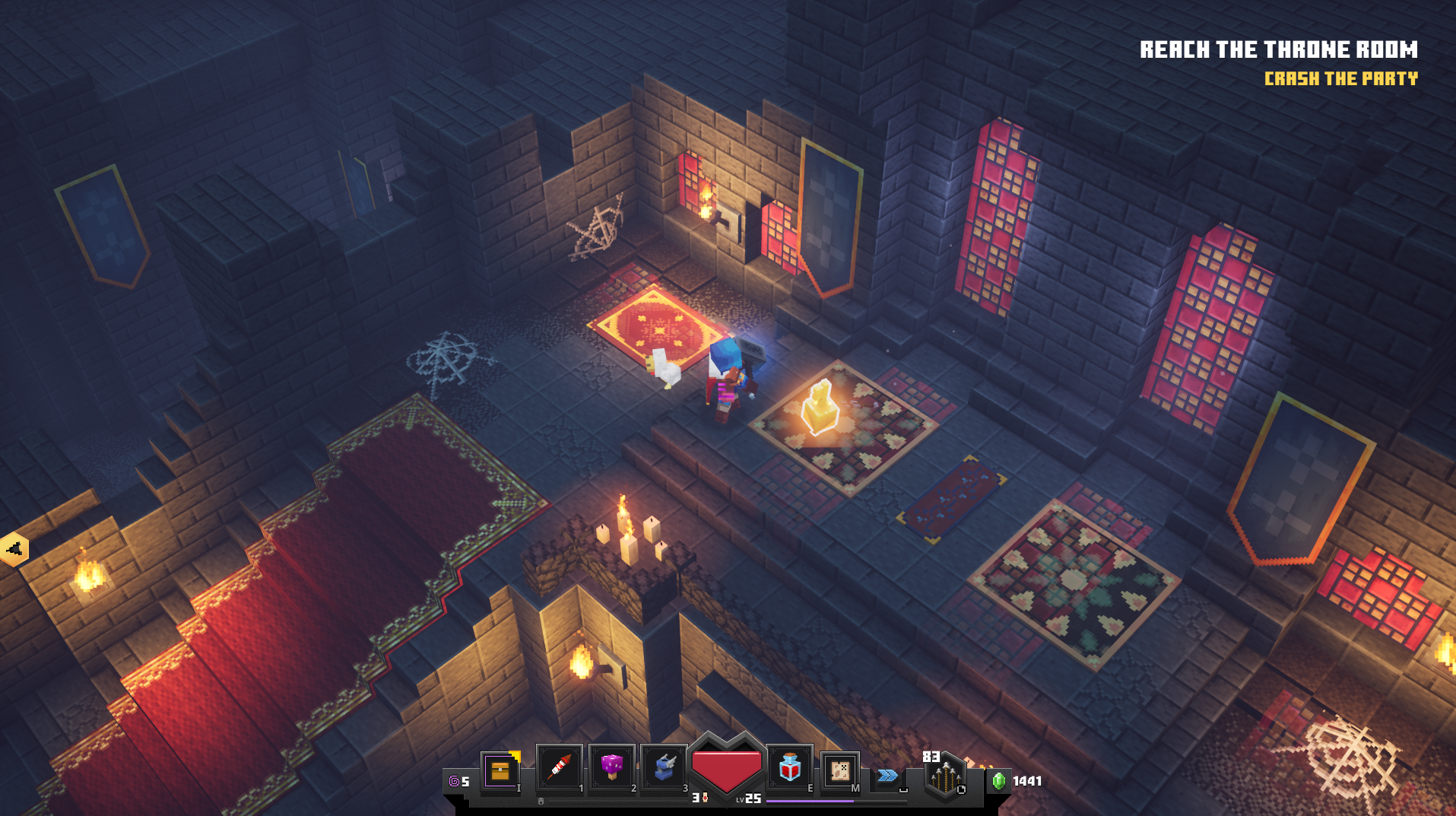Click the blue dodge roll arrows
The width and height of the screenshot is (1456, 816).
(887, 776)
